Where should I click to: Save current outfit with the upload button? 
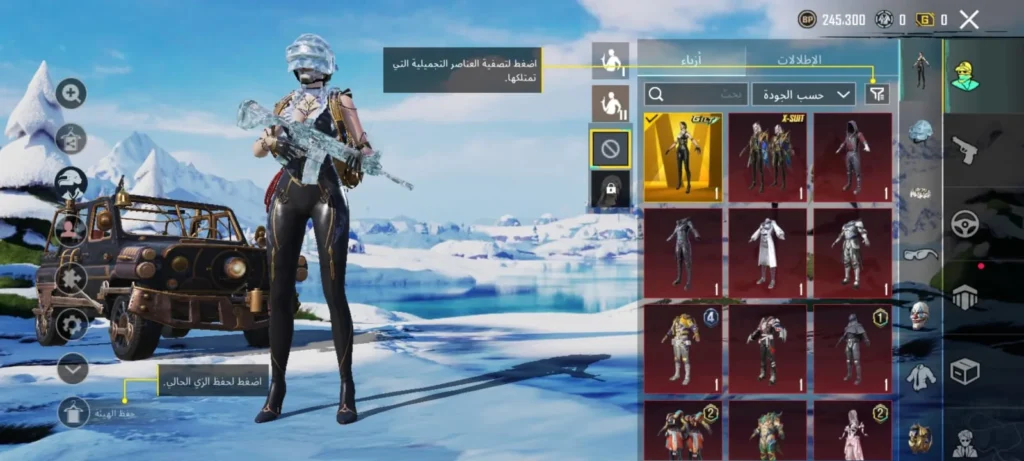[74, 411]
